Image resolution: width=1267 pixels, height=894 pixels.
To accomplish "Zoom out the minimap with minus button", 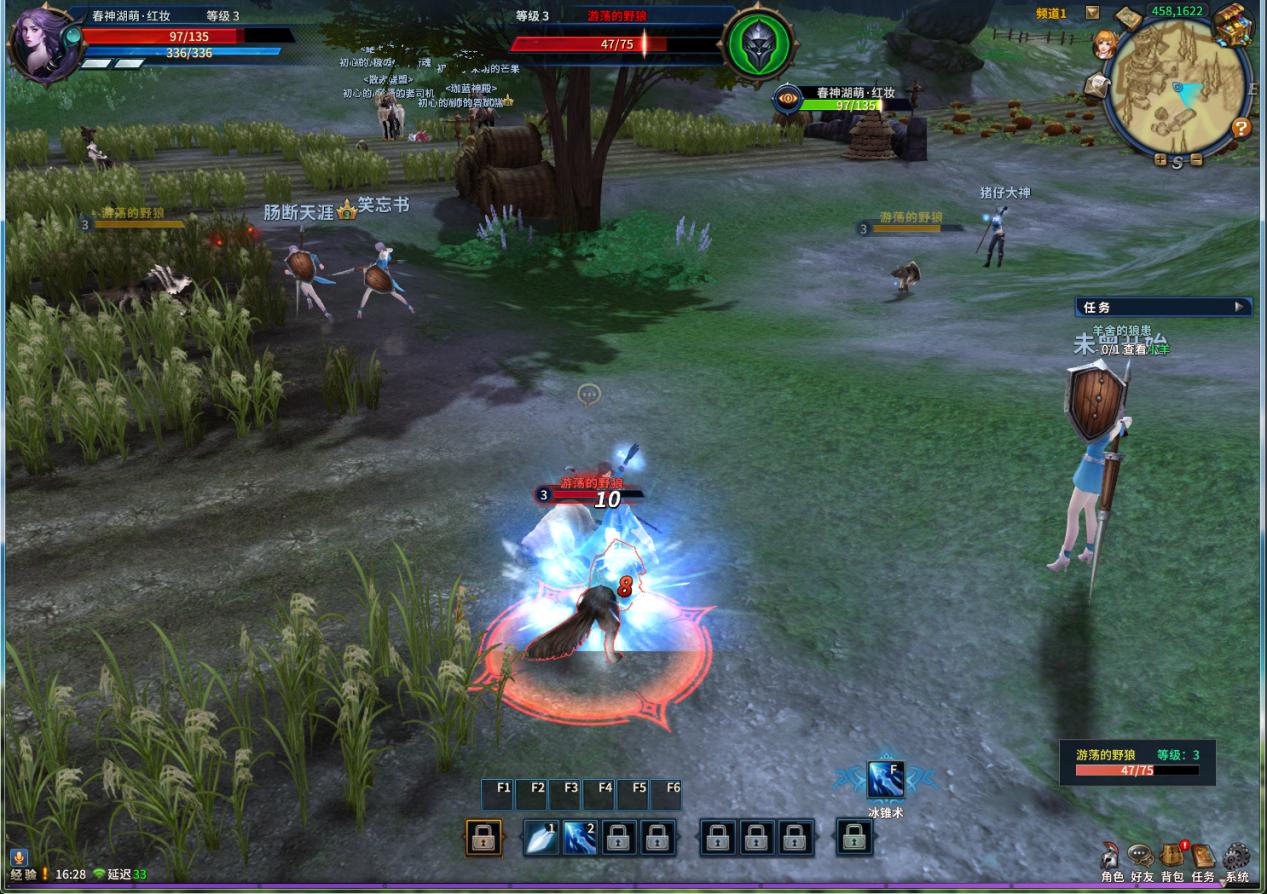I will (x=1196, y=160).
